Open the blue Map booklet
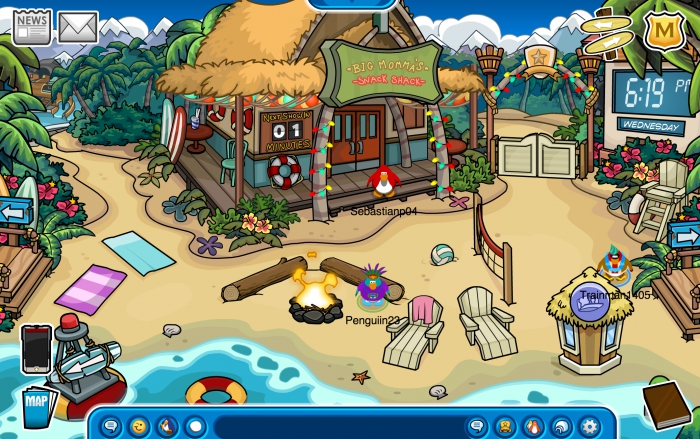Image resolution: width=700 pixels, height=439 pixels. coord(35,407)
